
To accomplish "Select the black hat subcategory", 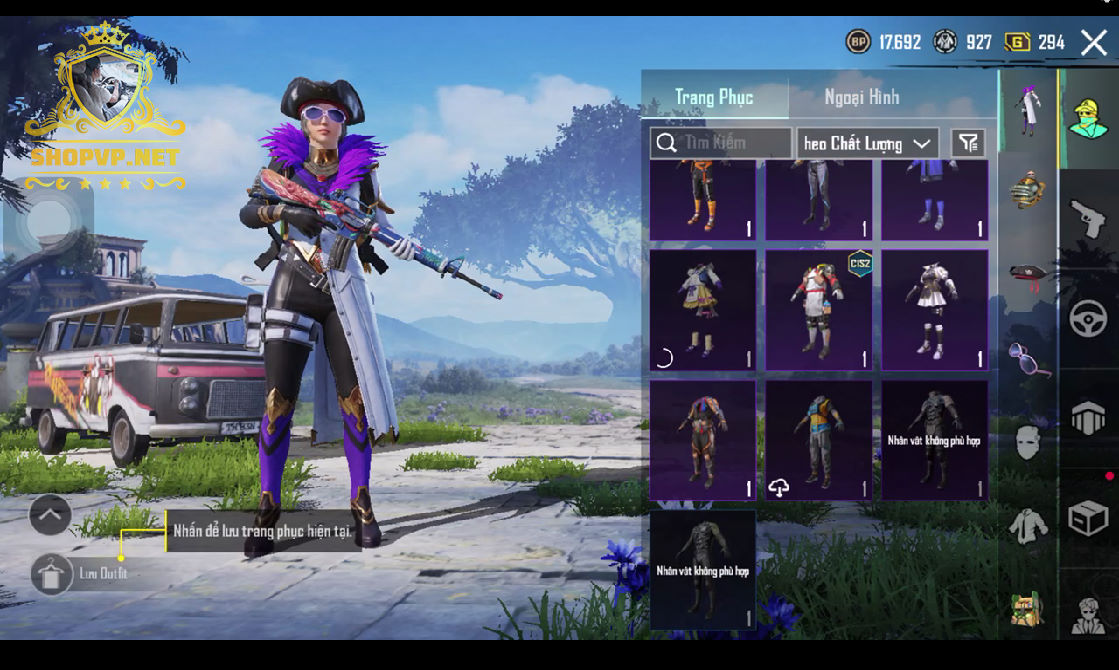I will point(1027,274).
